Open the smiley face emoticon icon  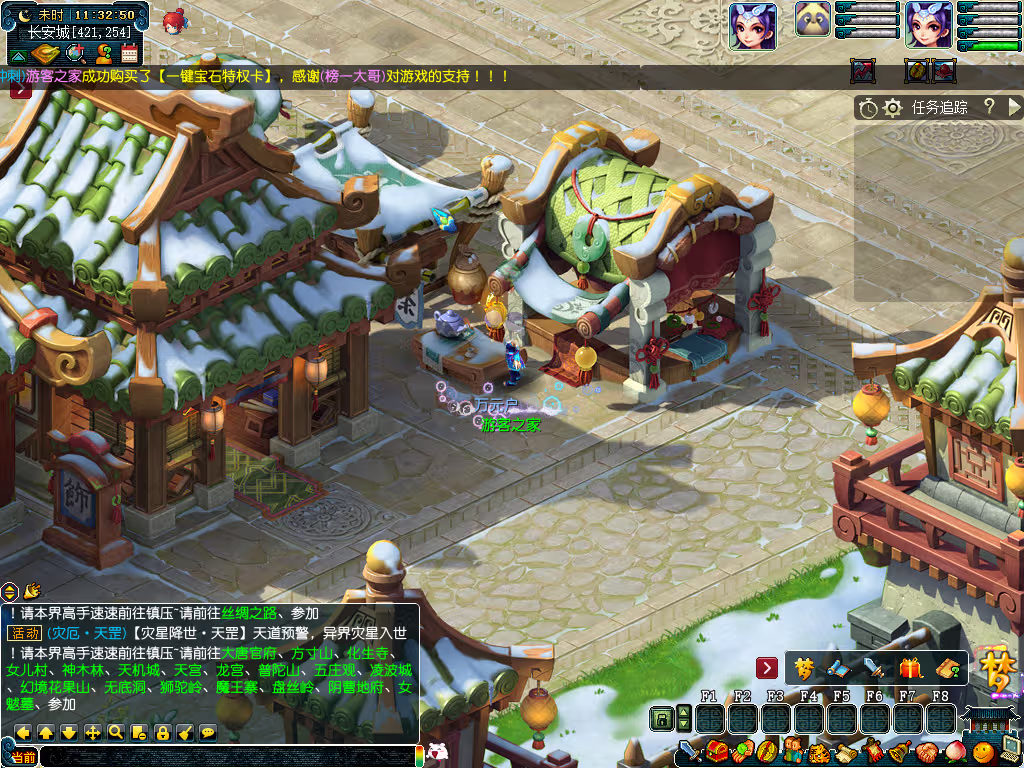click(x=983, y=750)
